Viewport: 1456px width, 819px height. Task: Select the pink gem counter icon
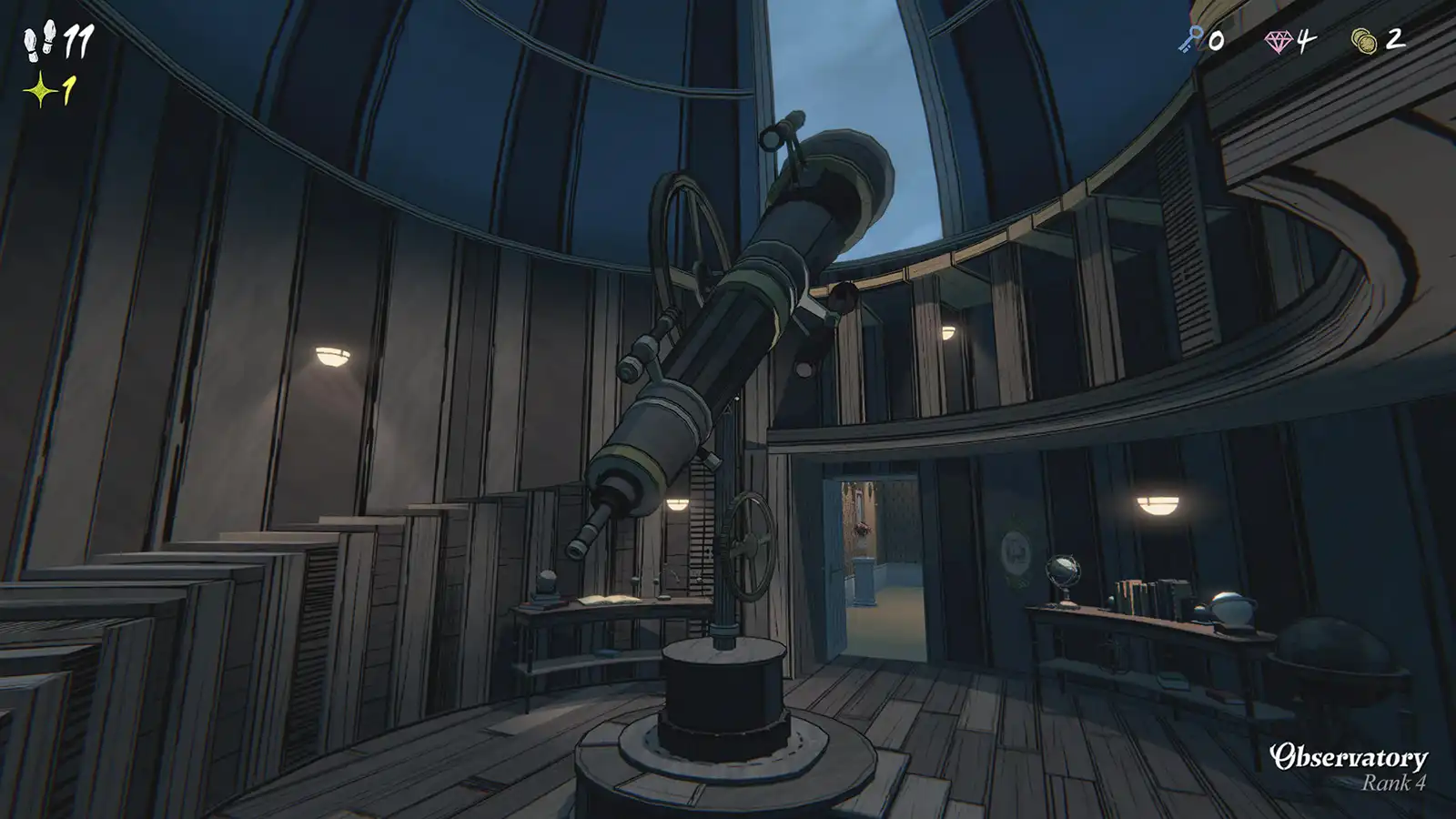click(1281, 41)
